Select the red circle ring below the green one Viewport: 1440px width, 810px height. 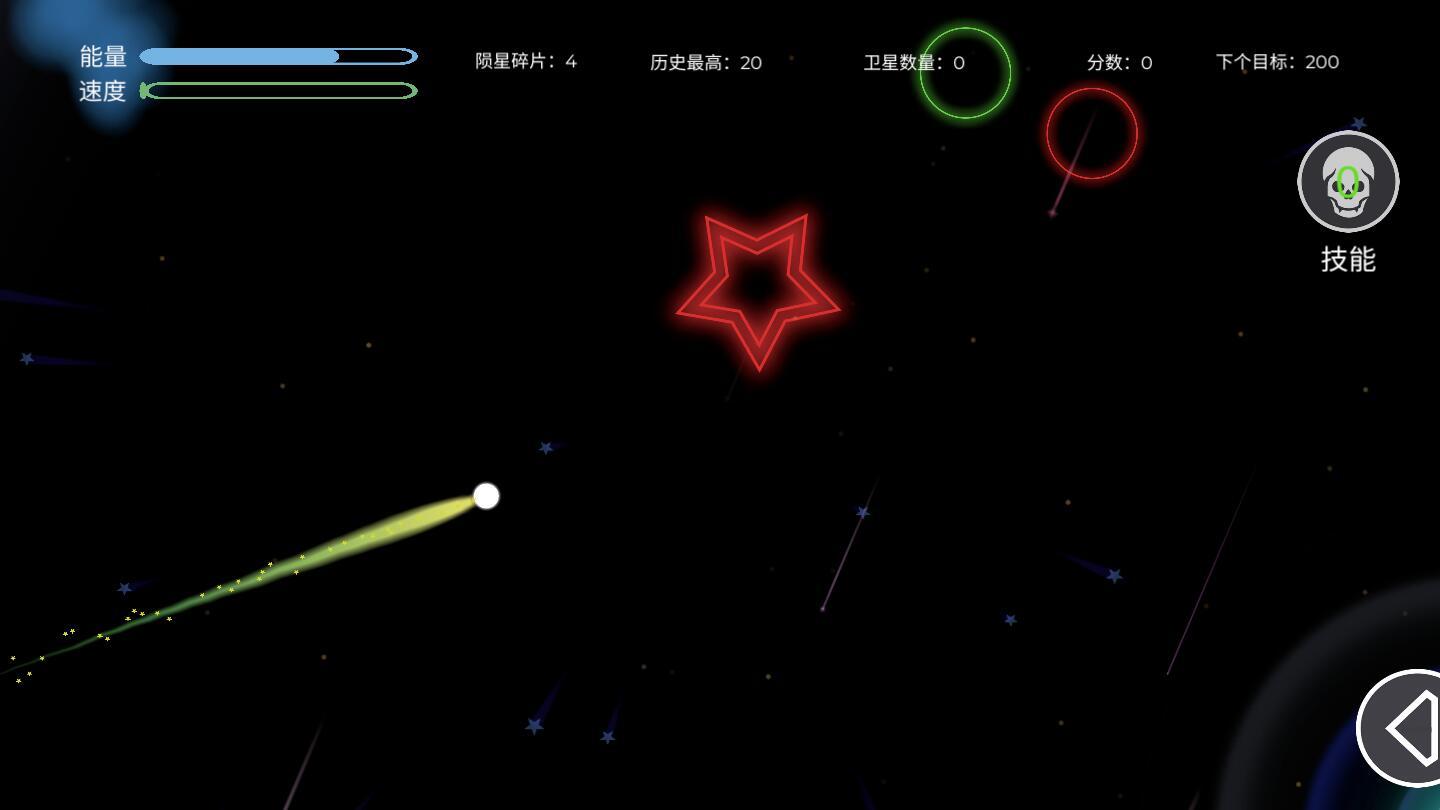click(x=1092, y=132)
